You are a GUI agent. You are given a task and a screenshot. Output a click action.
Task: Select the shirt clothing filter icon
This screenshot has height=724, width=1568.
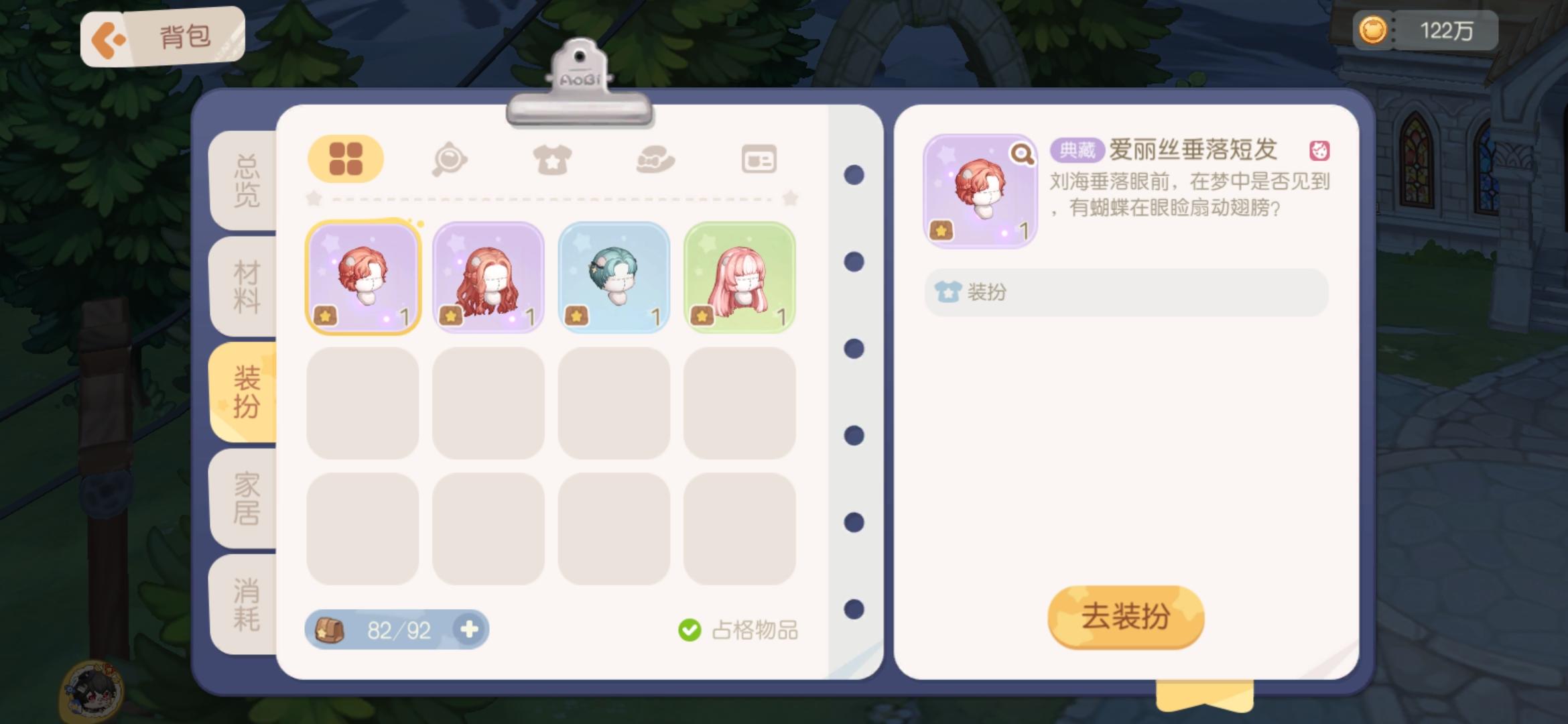tap(552, 158)
